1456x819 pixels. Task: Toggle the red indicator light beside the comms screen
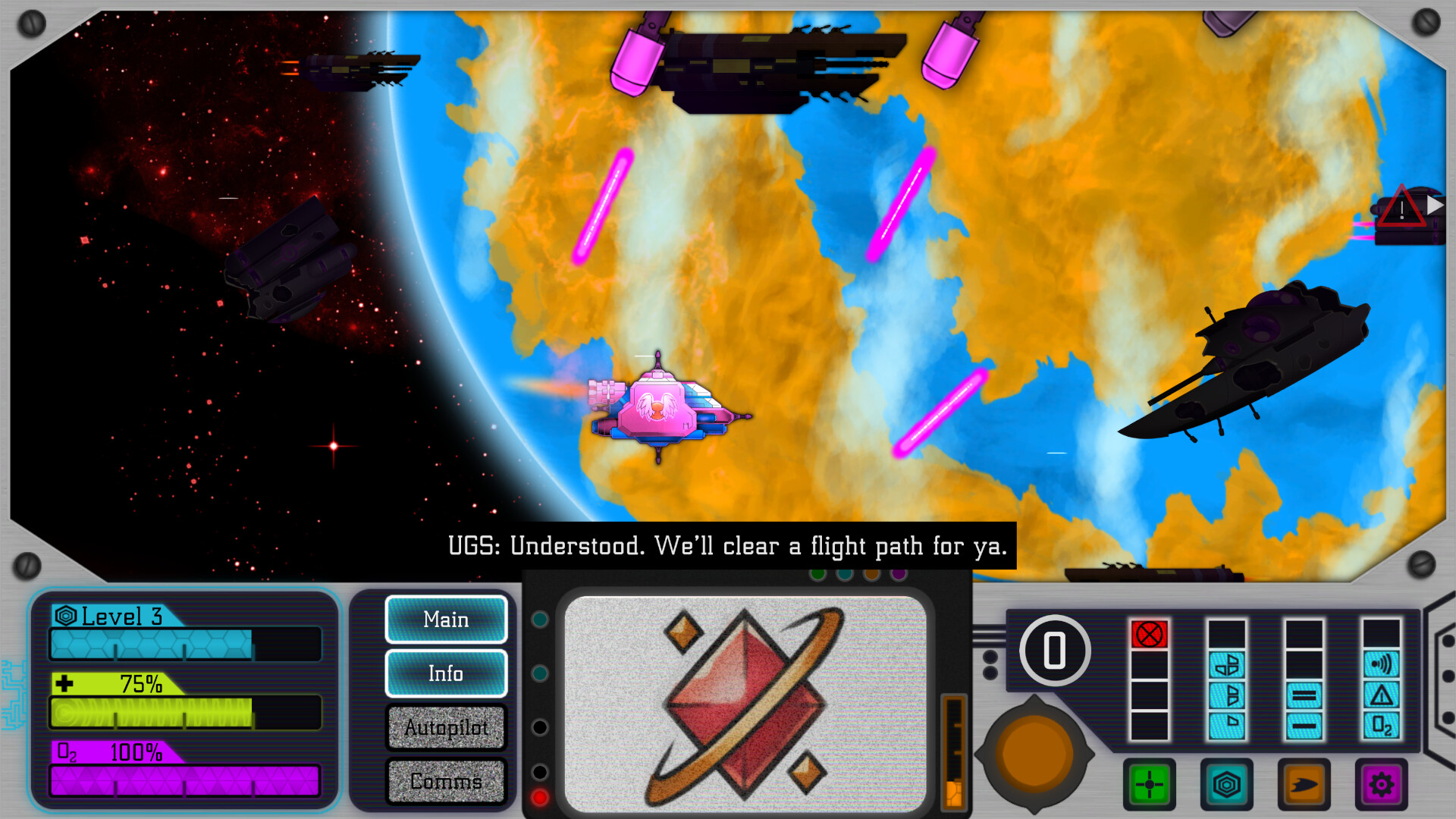pyautogui.click(x=540, y=796)
